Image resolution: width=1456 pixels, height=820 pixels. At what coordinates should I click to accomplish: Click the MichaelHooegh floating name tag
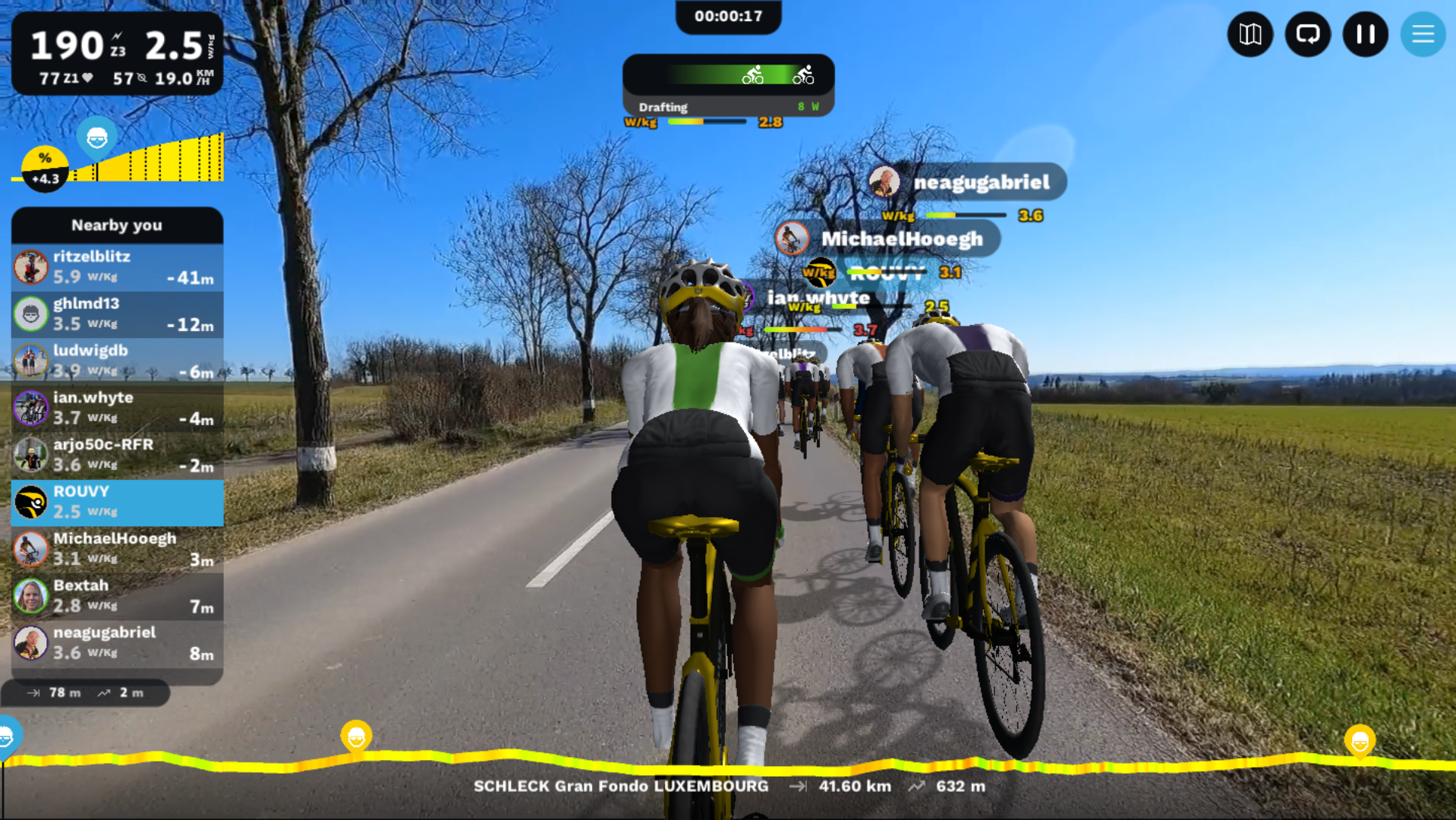(x=888, y=239)
